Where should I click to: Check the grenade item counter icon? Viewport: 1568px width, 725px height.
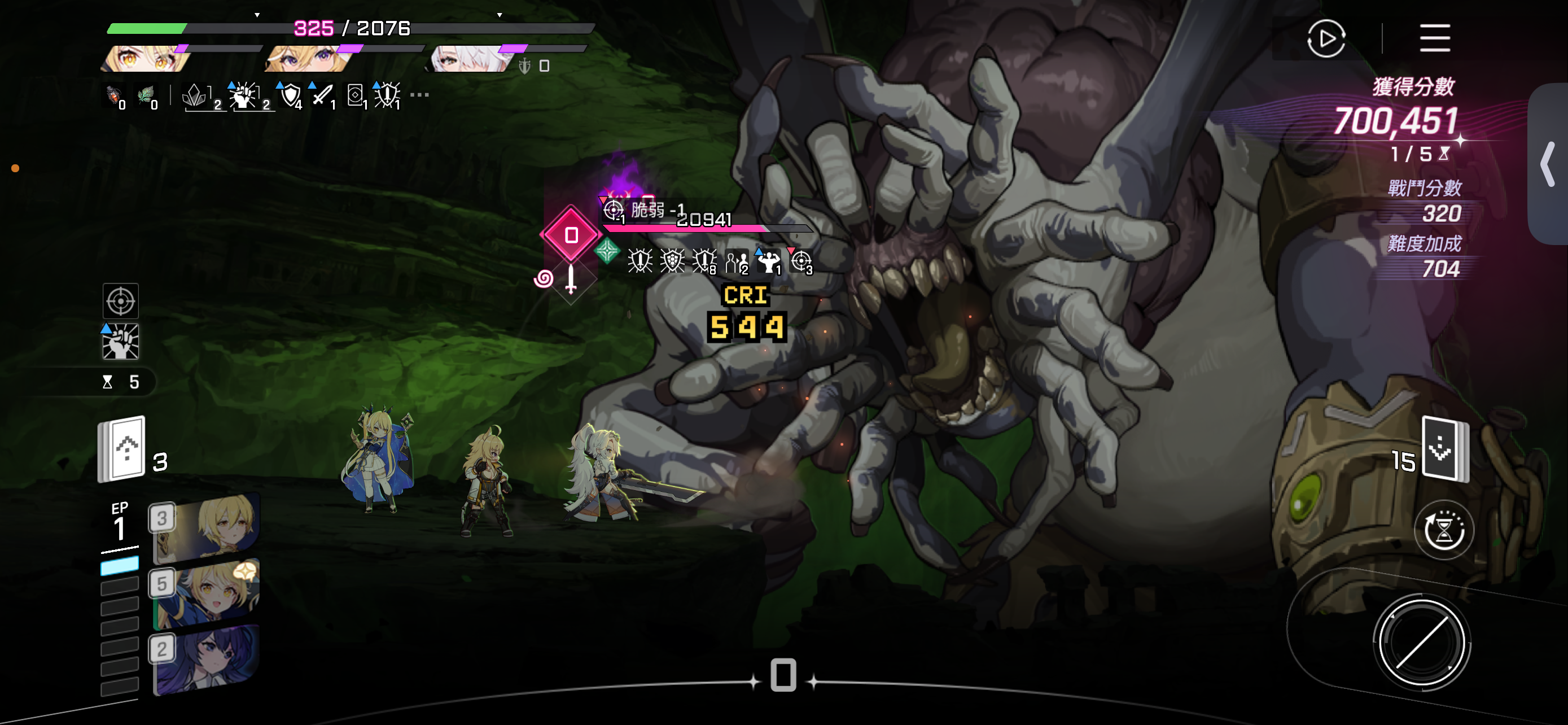point(114,96)
